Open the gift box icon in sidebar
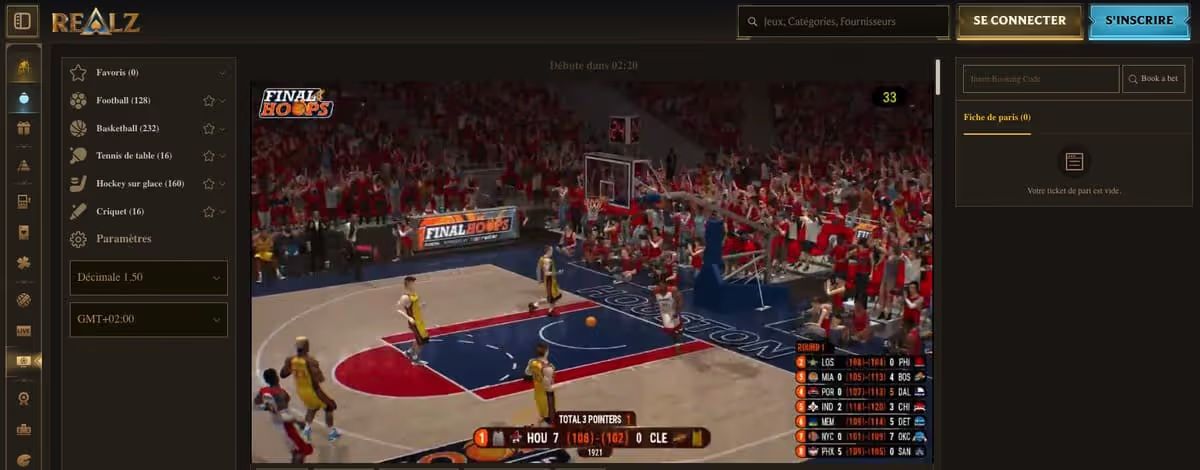This screenshot has width=1200, height=470. coord(24,128)
